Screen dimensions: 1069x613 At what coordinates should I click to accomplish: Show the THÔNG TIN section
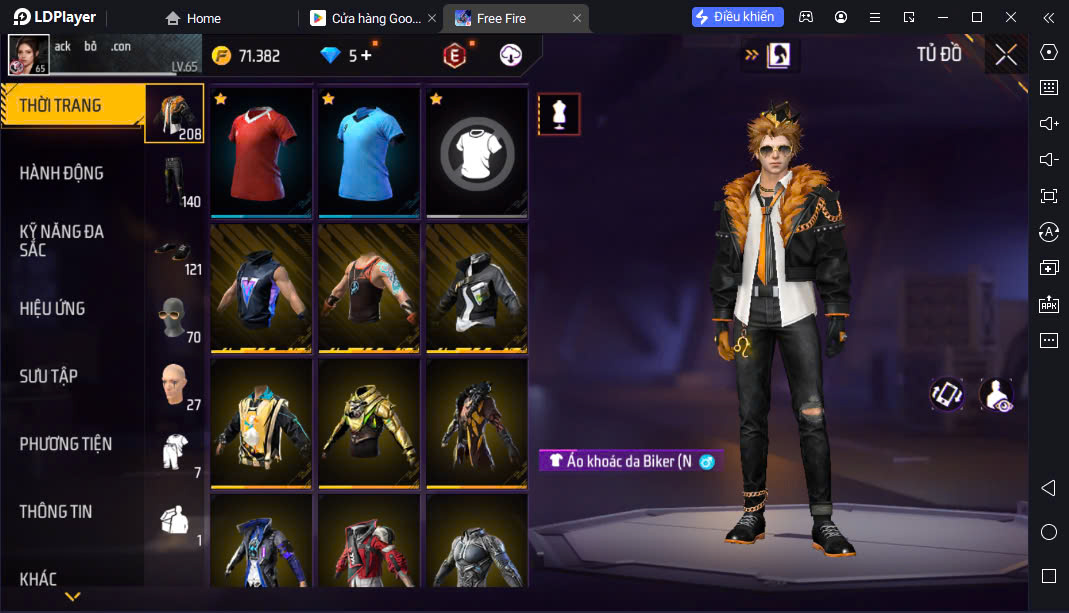click(x=56, y=511)
